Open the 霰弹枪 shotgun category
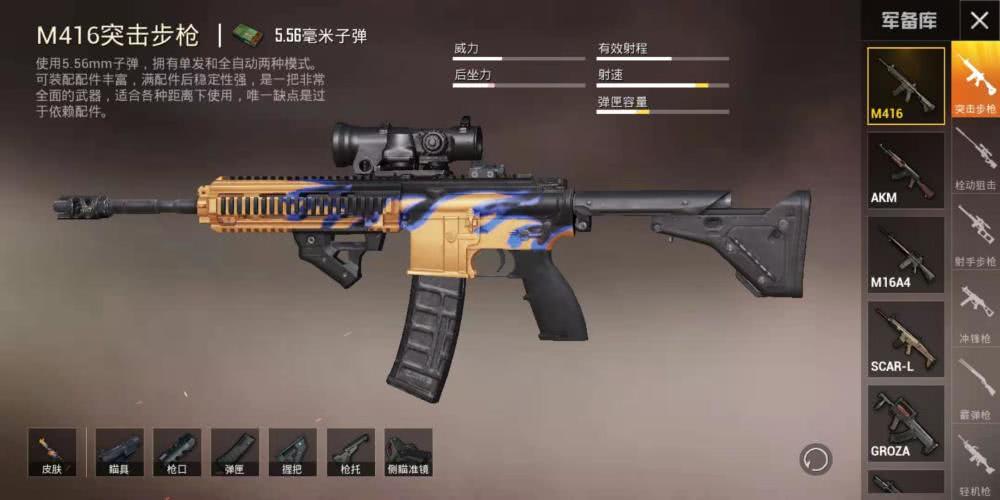This screenshot has width=1000, height=500. click(x=975, y=387)
